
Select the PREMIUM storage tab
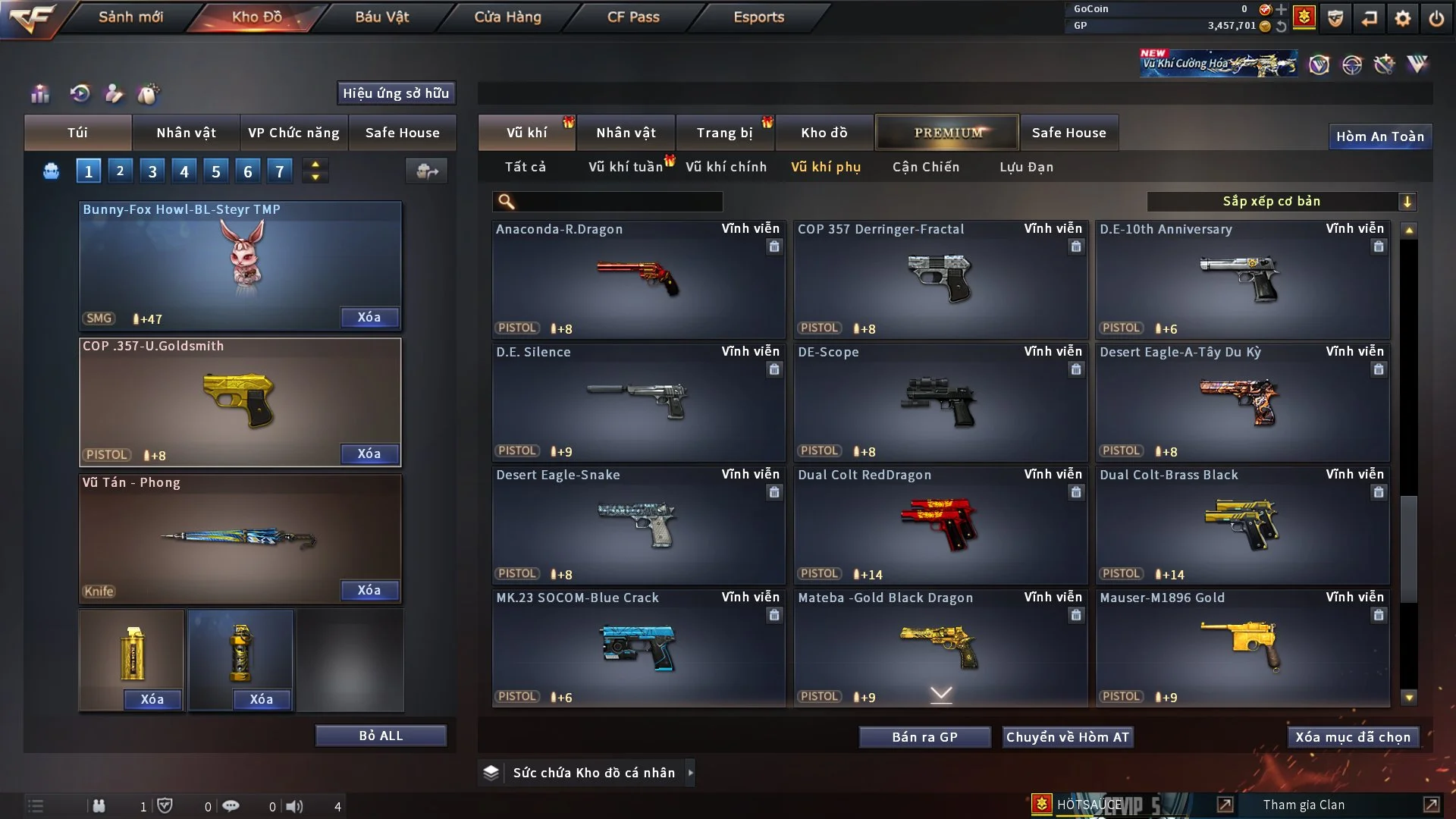947,133
